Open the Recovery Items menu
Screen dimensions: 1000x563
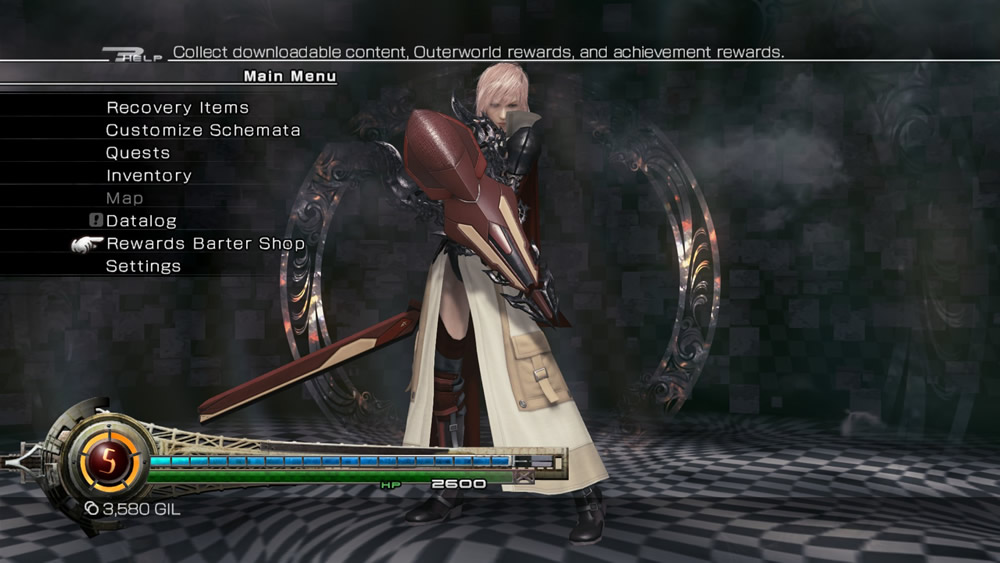(177, 108)
